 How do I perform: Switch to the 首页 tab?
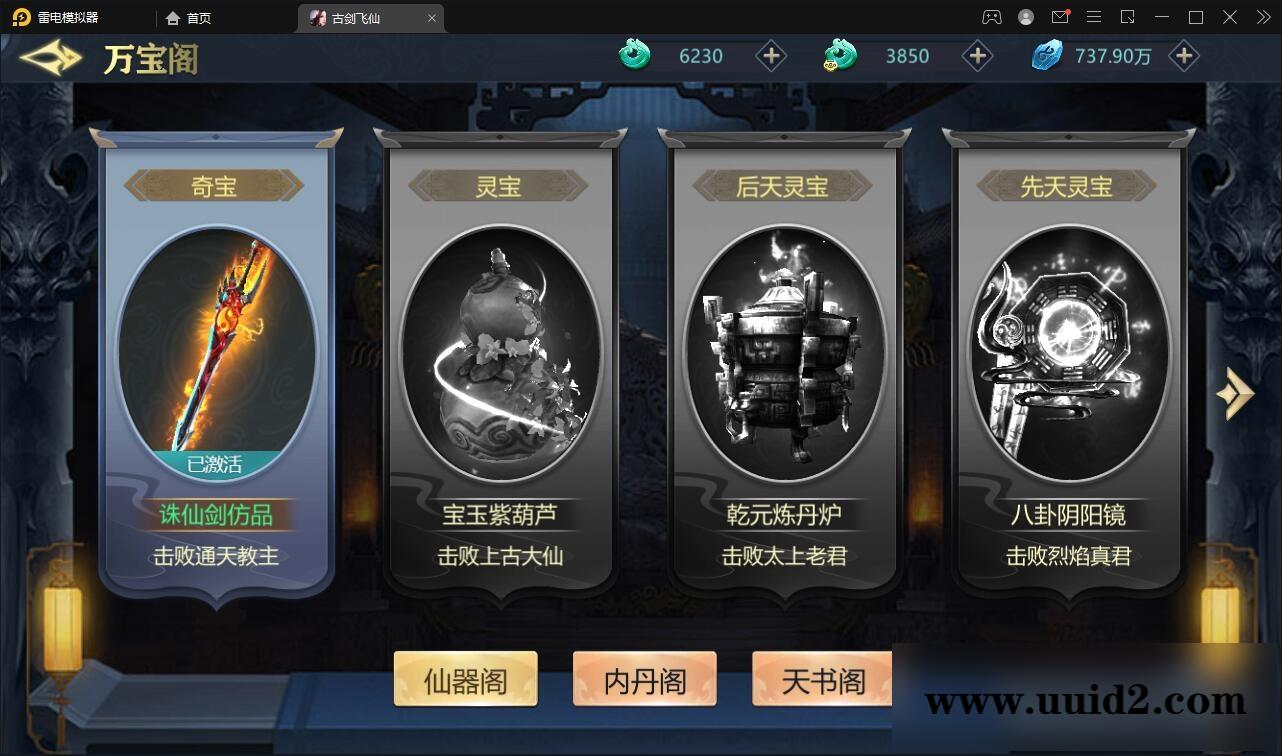pyautogui.click(x=186, y=17)
